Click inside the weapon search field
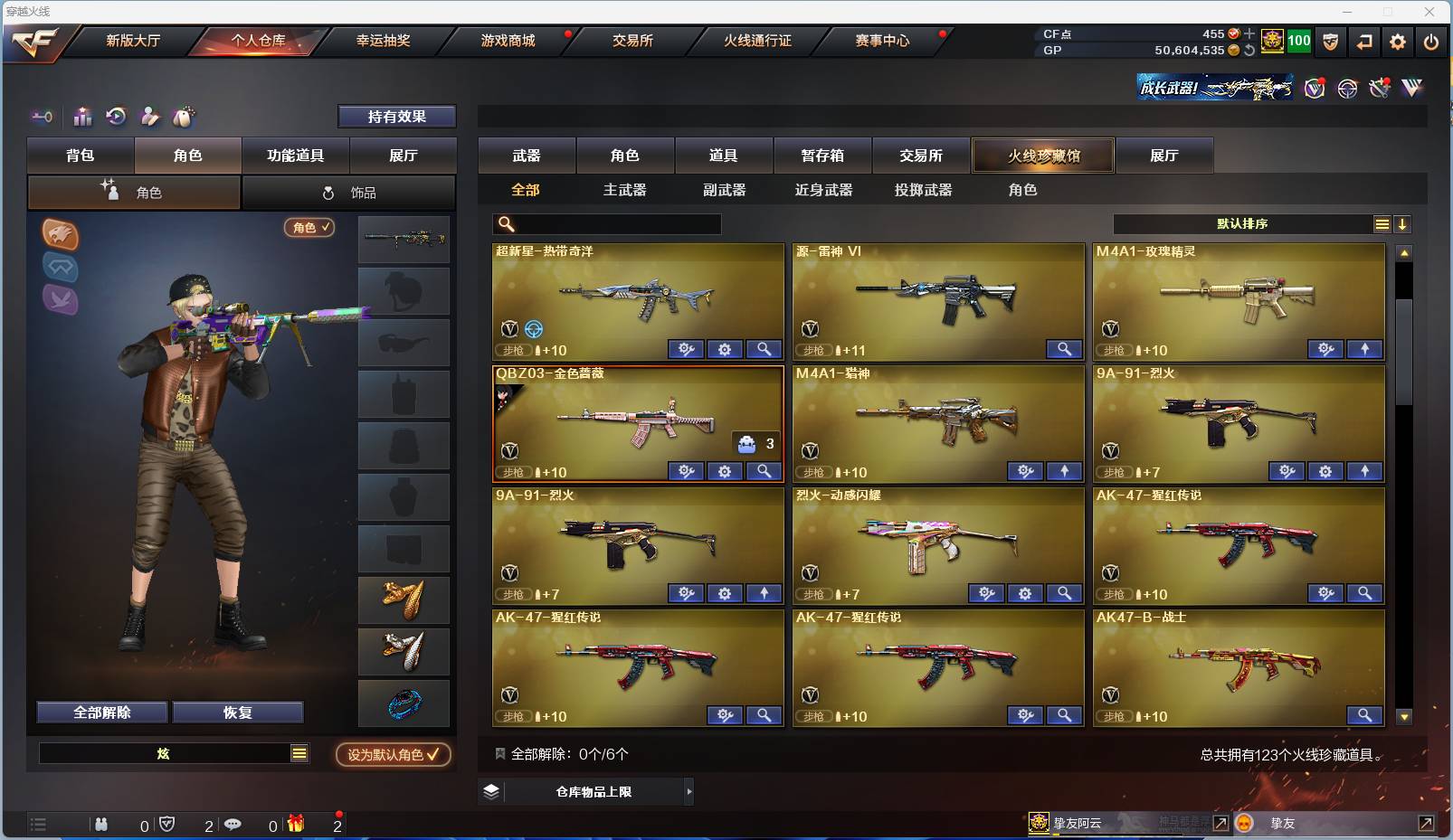The height and width of the screenshot is (840, 1453). pyautogui.click(x=606, y=223)
